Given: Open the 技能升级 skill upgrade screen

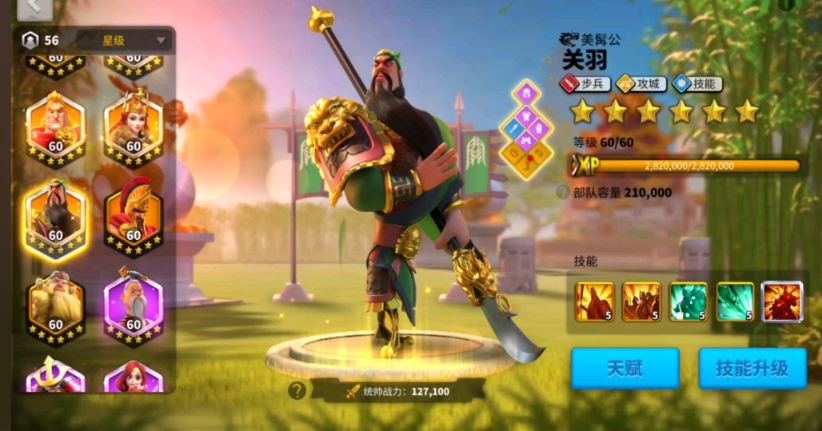Looking at the screenshot, I should click(752, 367).
